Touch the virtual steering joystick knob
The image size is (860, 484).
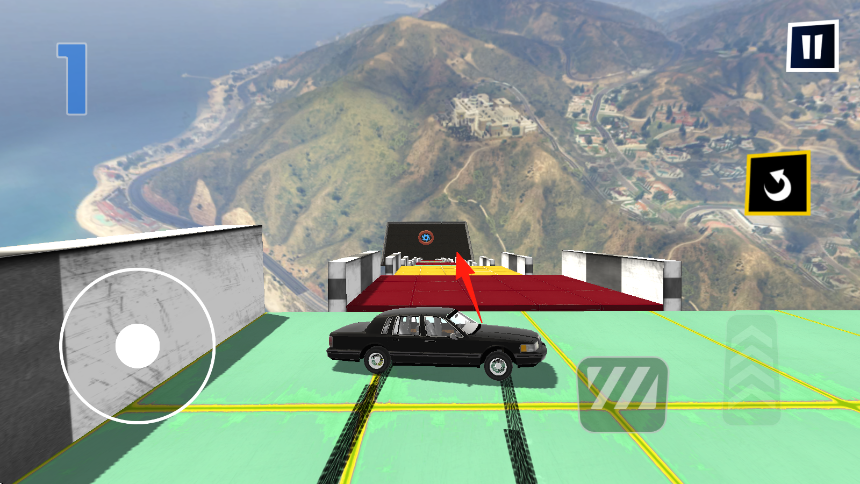tap(137, 346)
